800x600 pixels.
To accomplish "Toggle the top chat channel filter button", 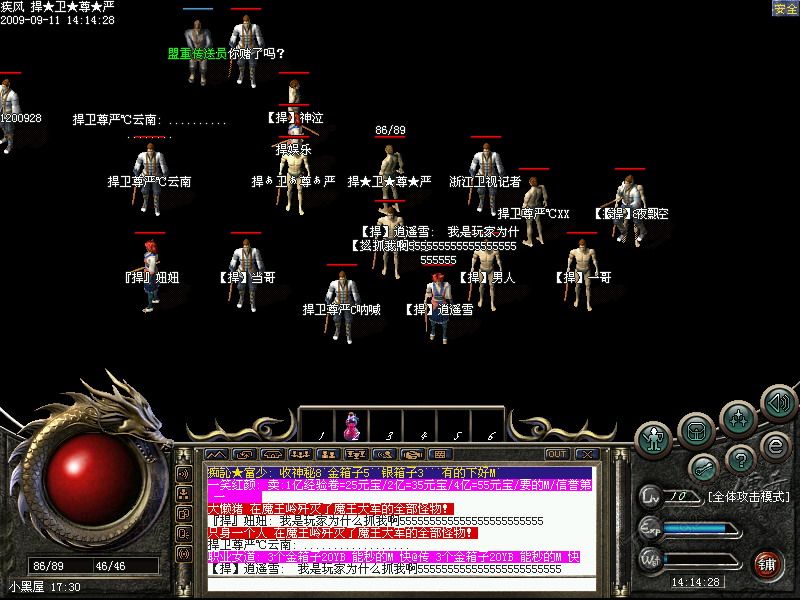I will click(x=184, y=474).
